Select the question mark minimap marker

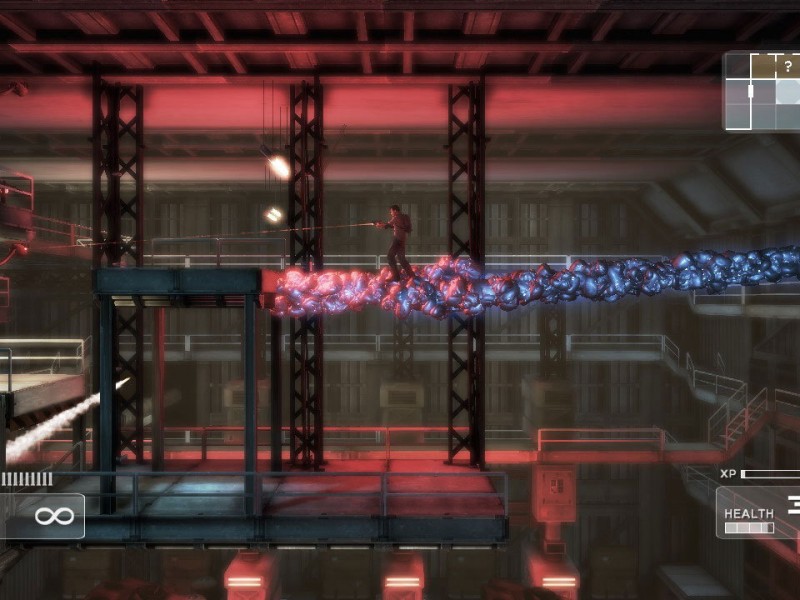(x=788, y=68)
